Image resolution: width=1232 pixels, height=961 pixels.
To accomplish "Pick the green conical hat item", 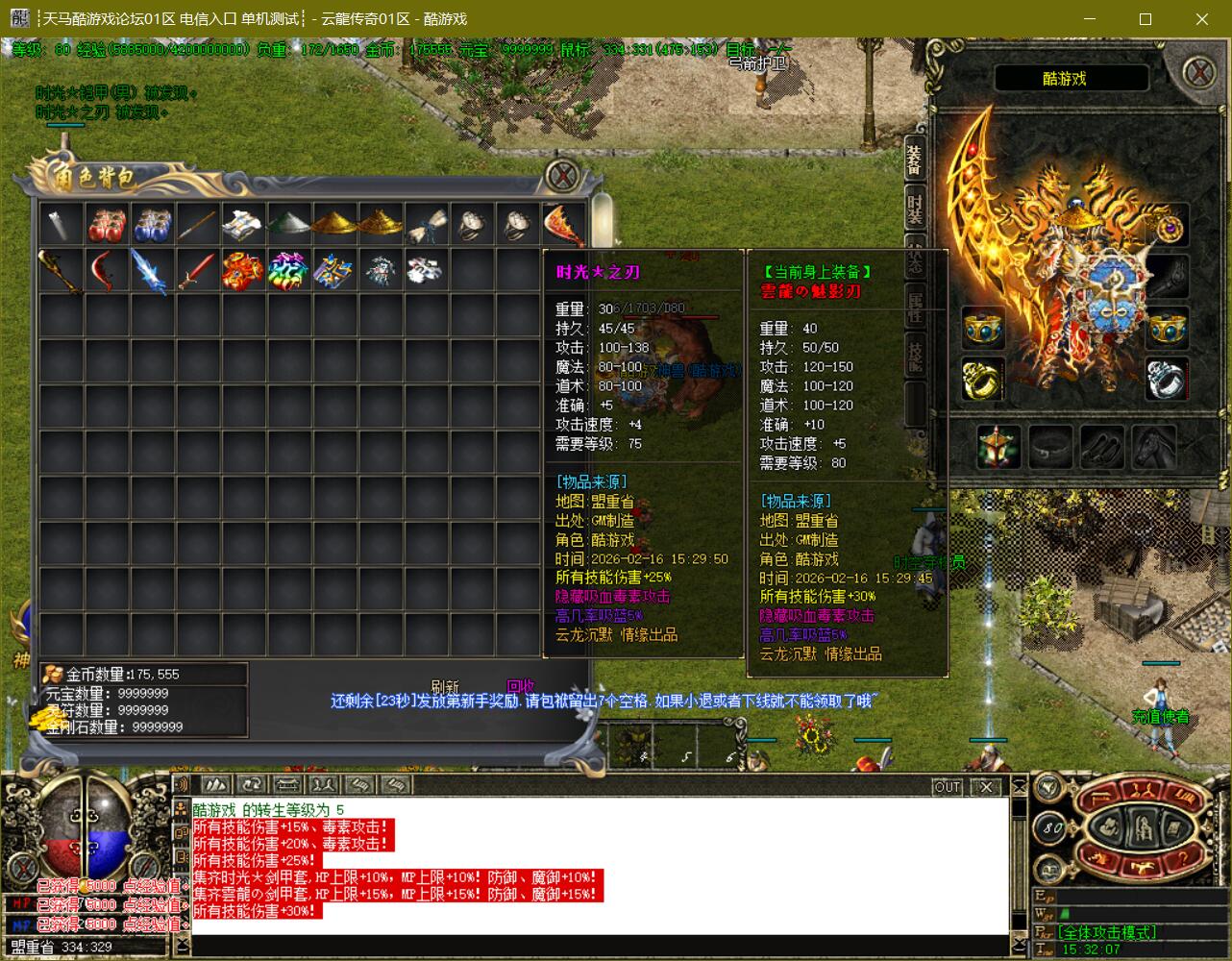I will pyautogui.click(x=290, y=225).
